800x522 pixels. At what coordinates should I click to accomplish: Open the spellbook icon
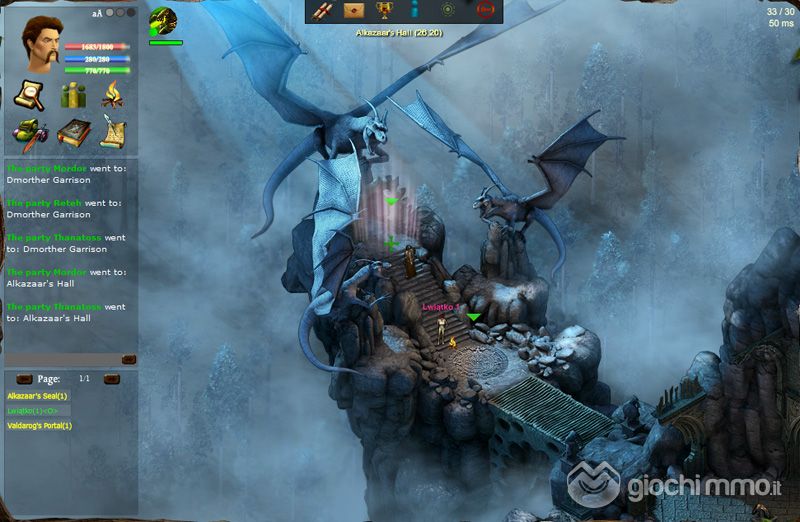tap(72, 133)
